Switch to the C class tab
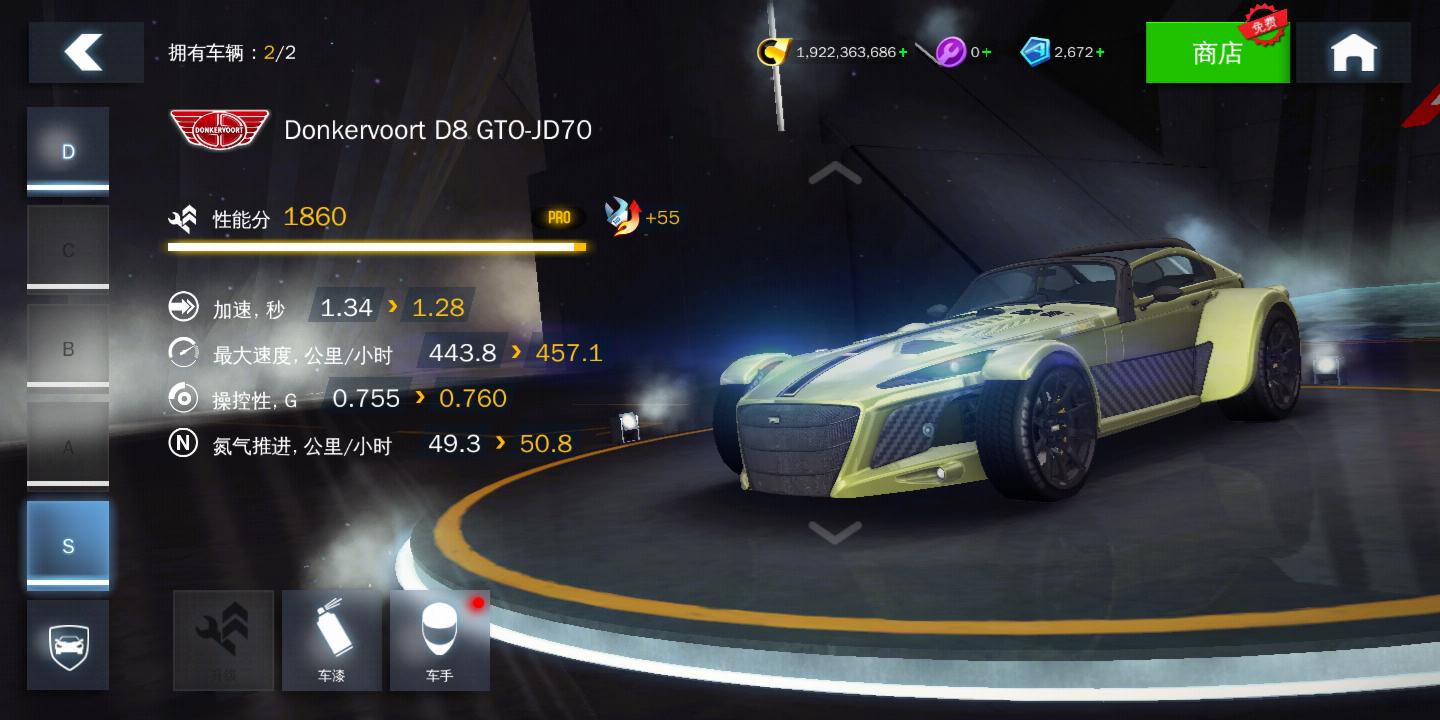The height and width of the screenshot is (720, 1440). pyautogui.click(x=68, y=249)
